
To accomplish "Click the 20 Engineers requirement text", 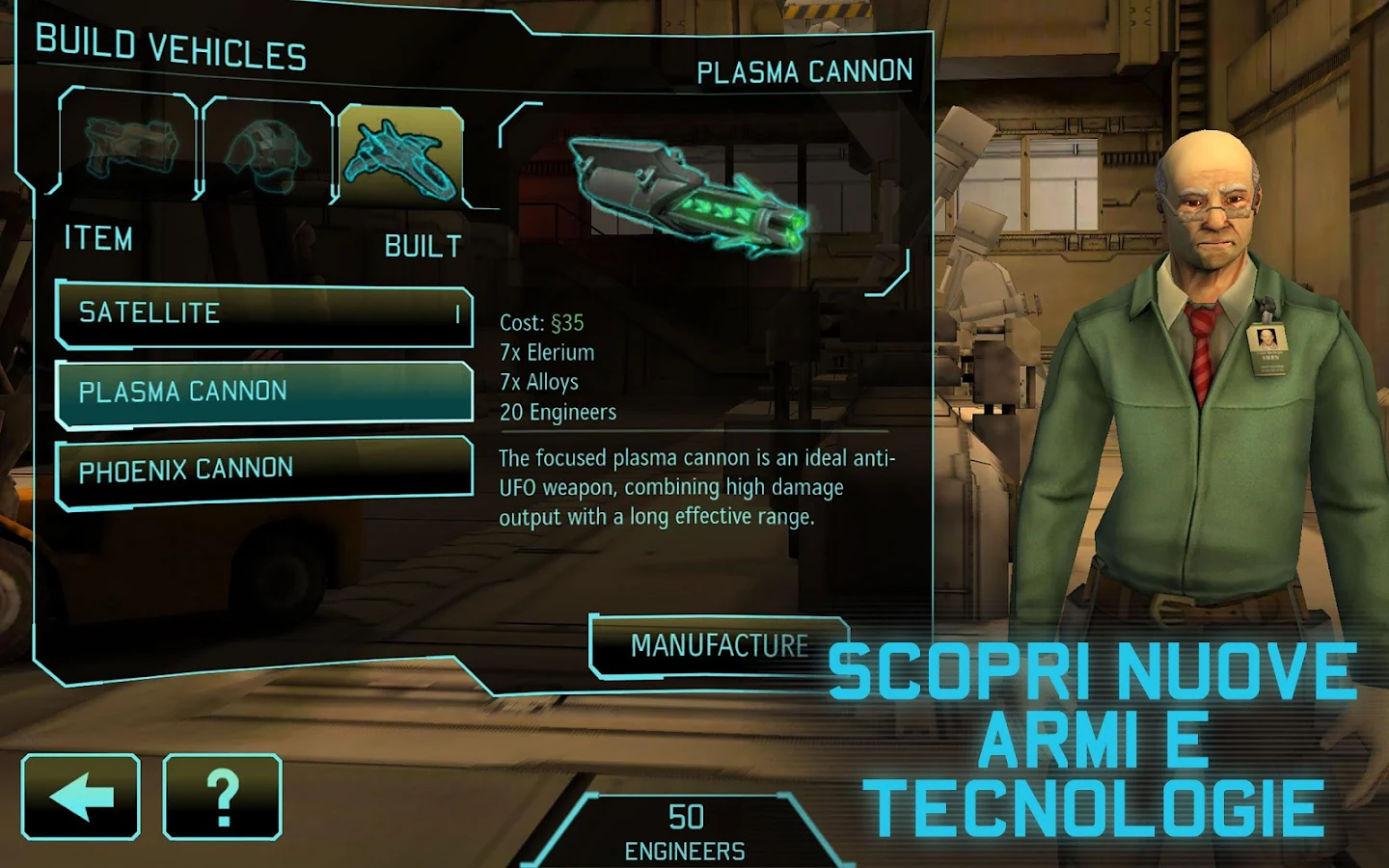I will [557, 412].
